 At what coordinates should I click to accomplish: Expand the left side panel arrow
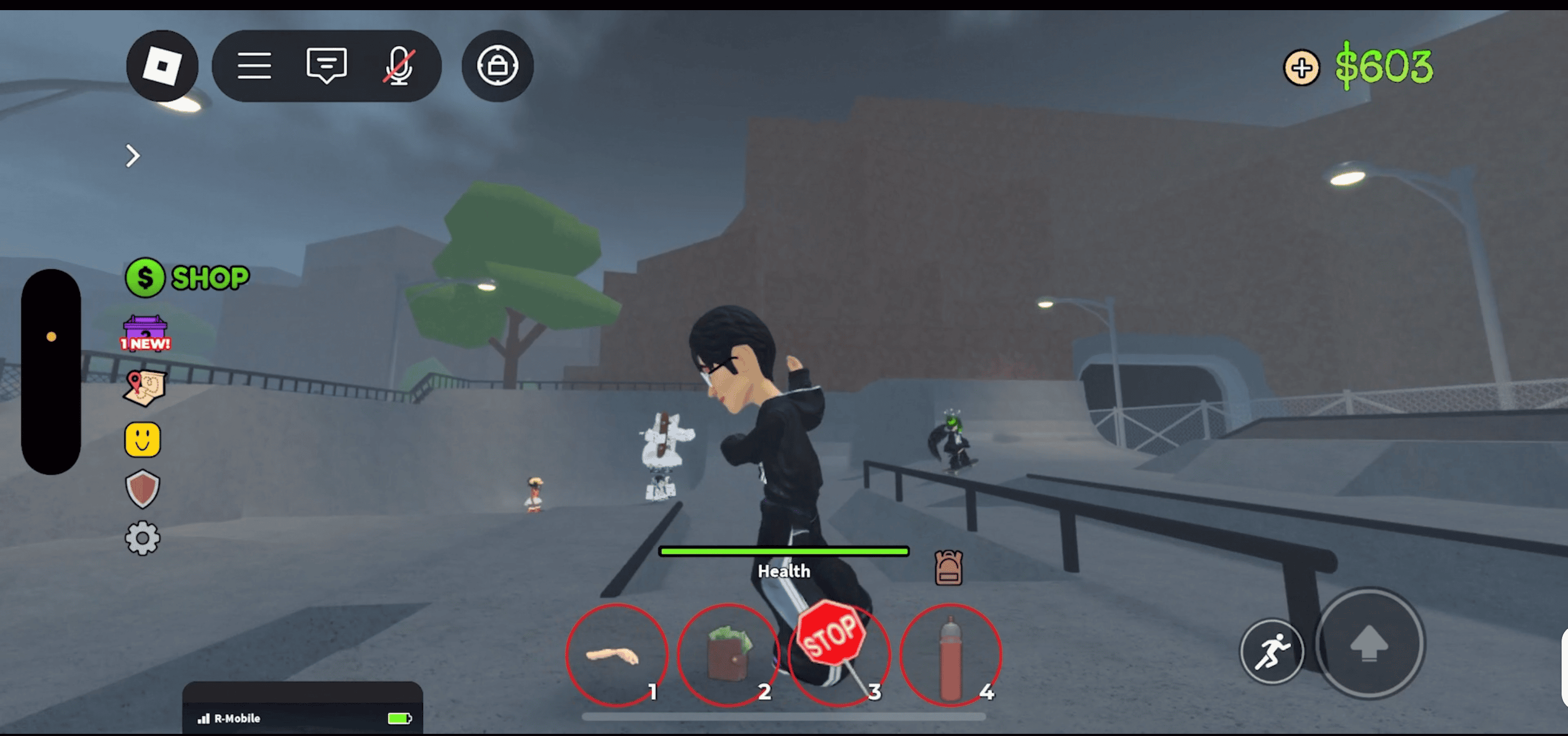133,156
